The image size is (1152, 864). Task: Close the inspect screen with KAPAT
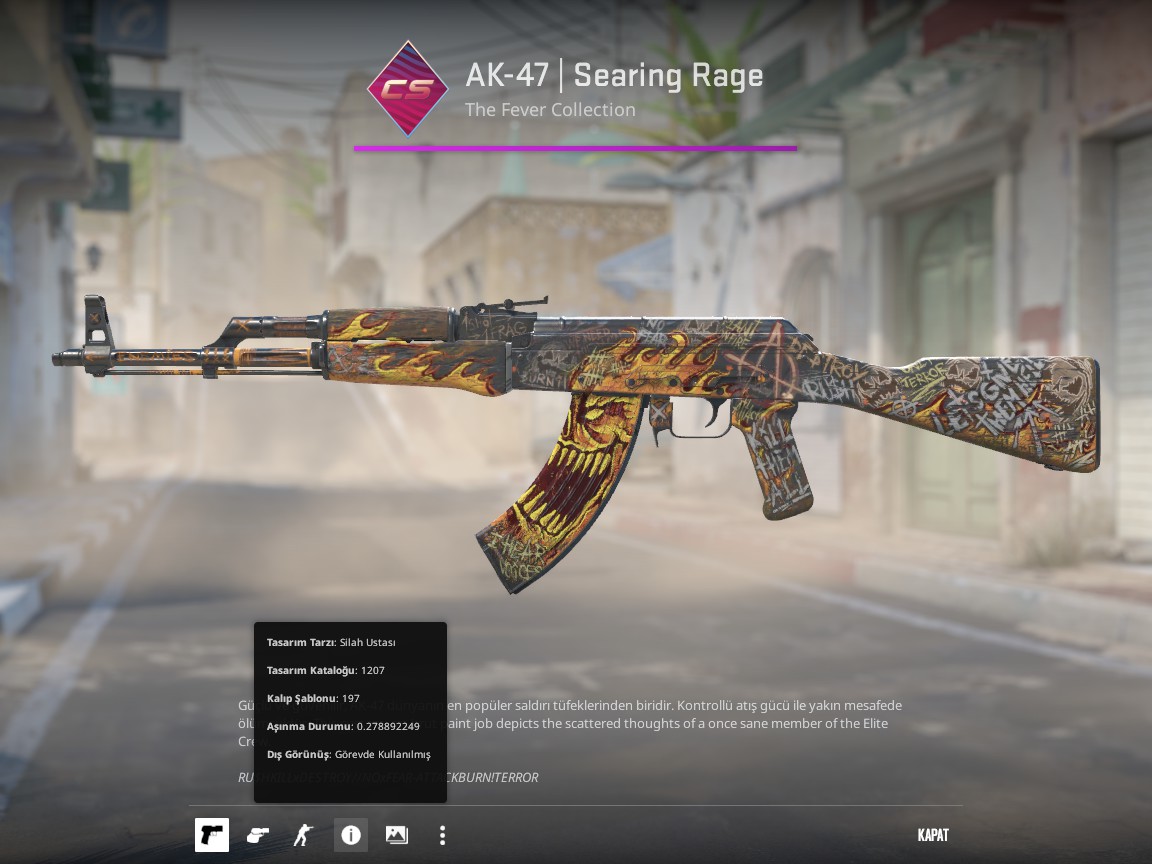click(x=932, y=835)
